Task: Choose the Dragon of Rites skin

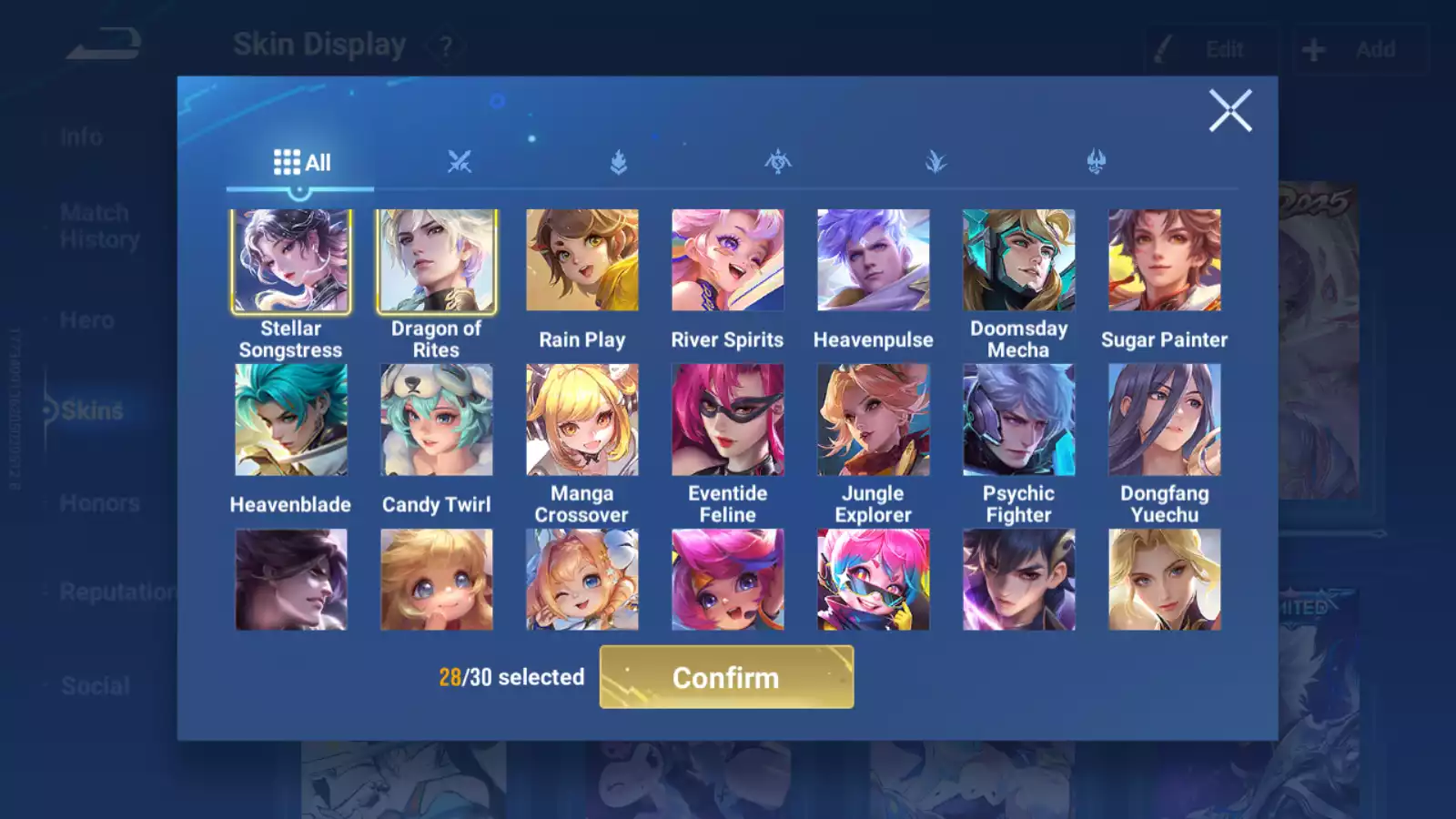Action: pos(436,261)
